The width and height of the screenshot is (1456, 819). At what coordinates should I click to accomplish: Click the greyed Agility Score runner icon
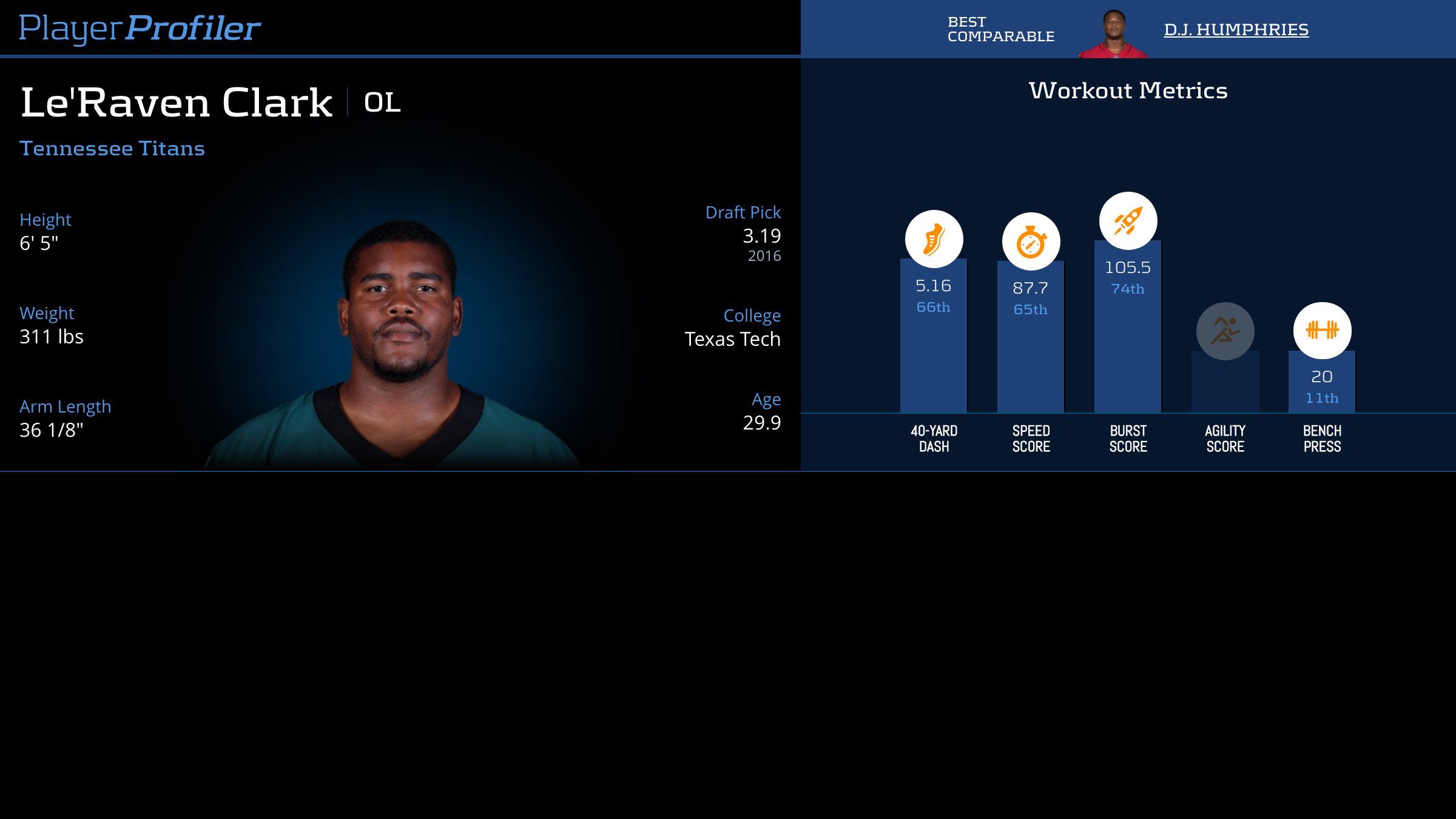tap(1225, 331)
